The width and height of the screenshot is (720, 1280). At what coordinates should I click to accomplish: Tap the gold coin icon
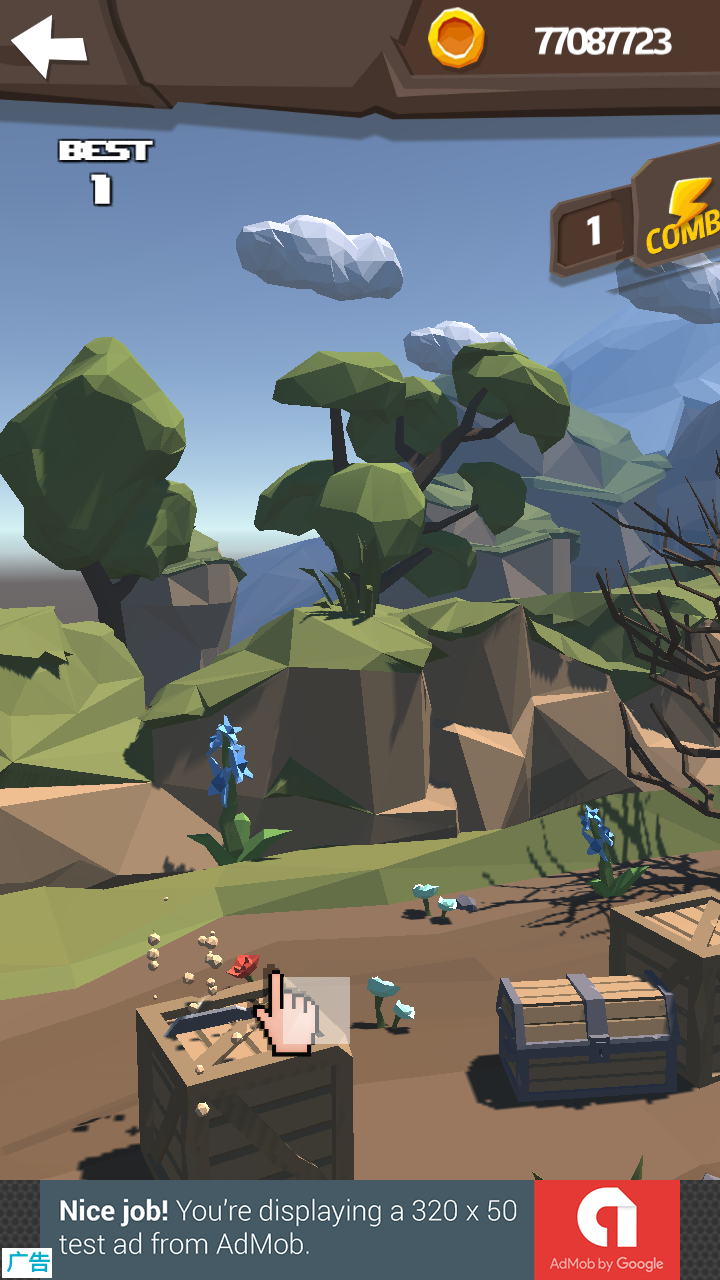point(456,40)
